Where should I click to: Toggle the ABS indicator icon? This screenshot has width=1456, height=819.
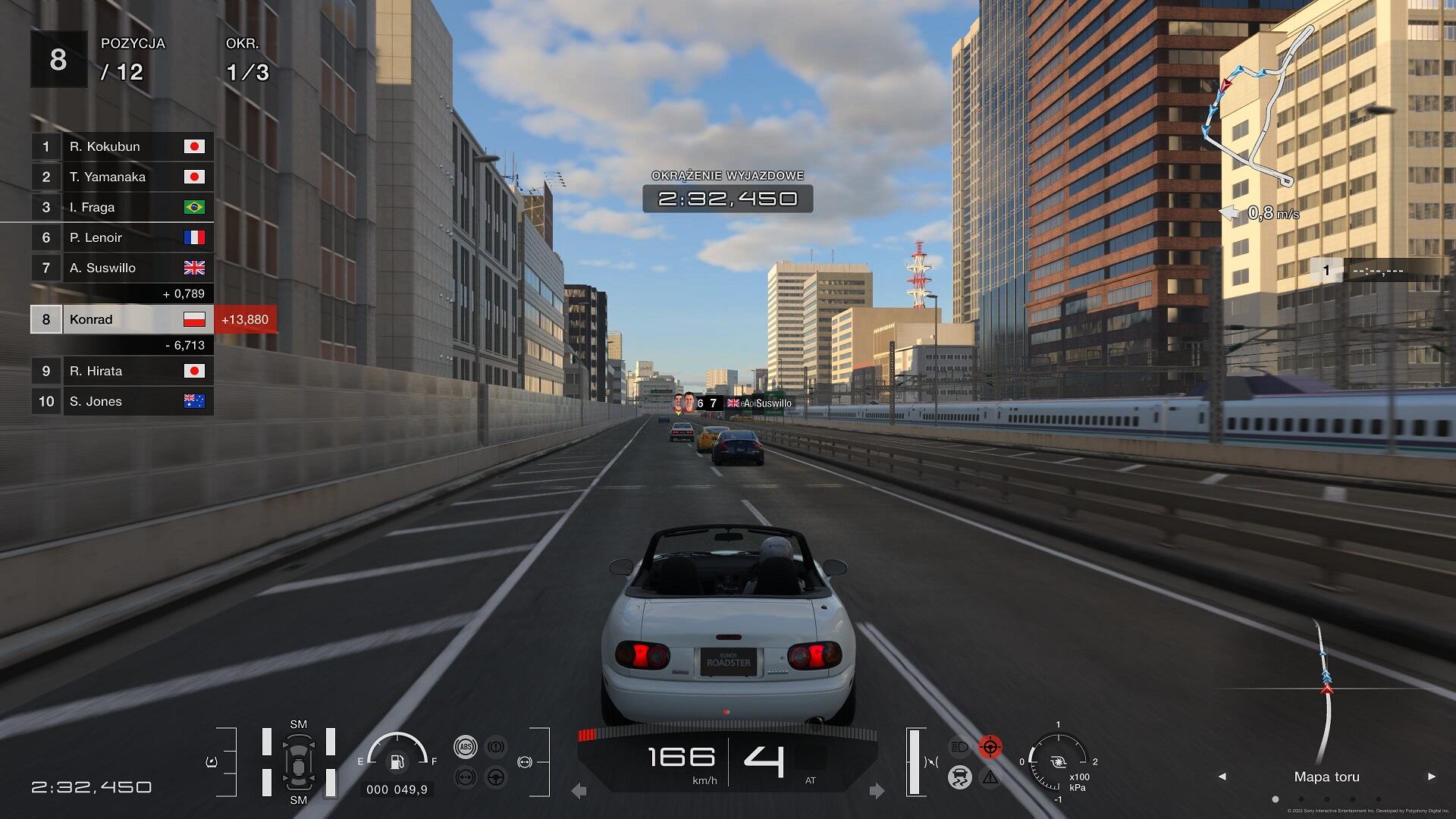tap(465, 747)
